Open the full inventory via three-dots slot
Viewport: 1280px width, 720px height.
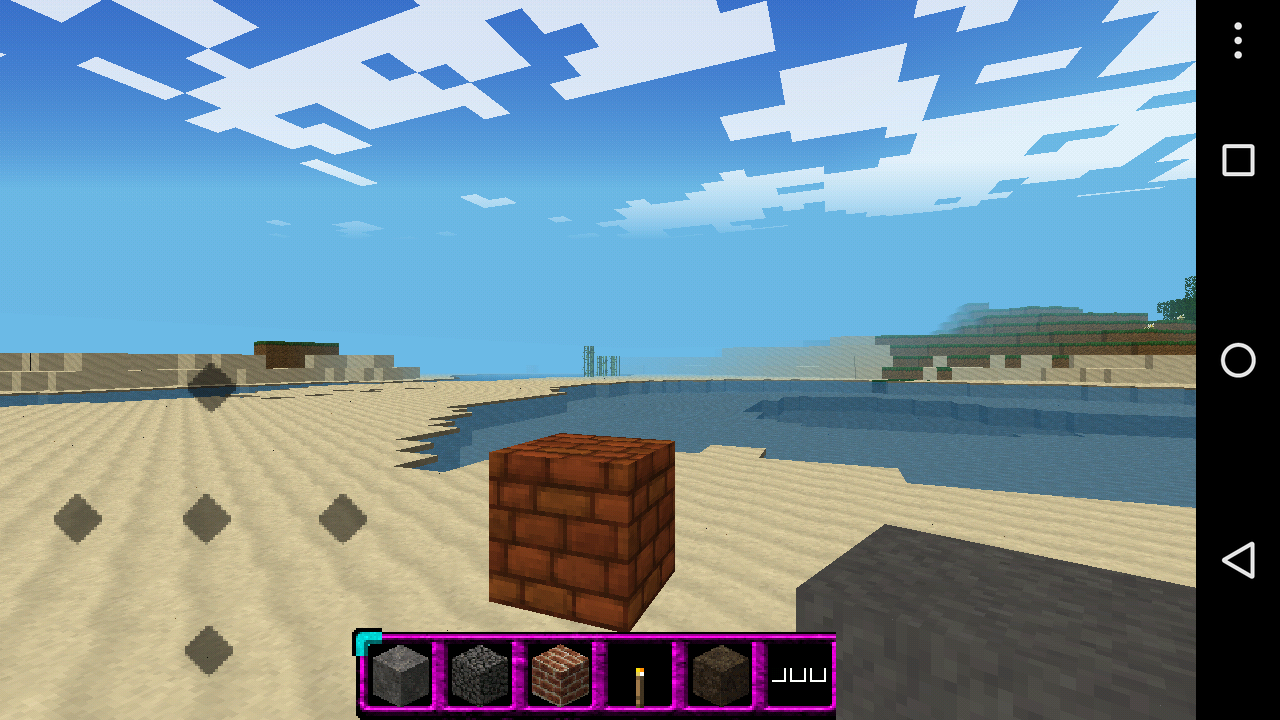pyautogui.click(x=798, y=675)
